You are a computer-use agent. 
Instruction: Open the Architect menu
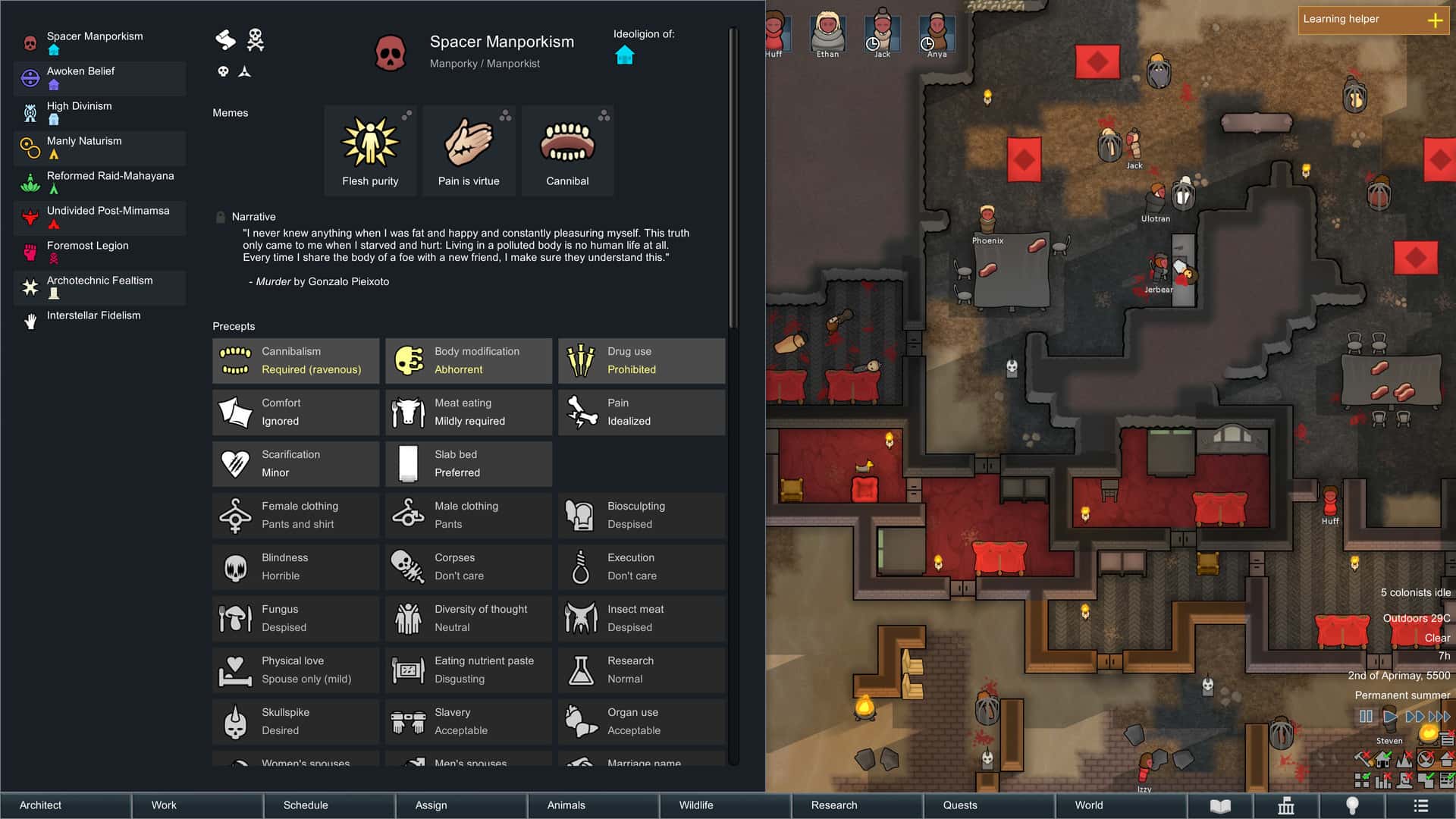(x=40, y=805)
